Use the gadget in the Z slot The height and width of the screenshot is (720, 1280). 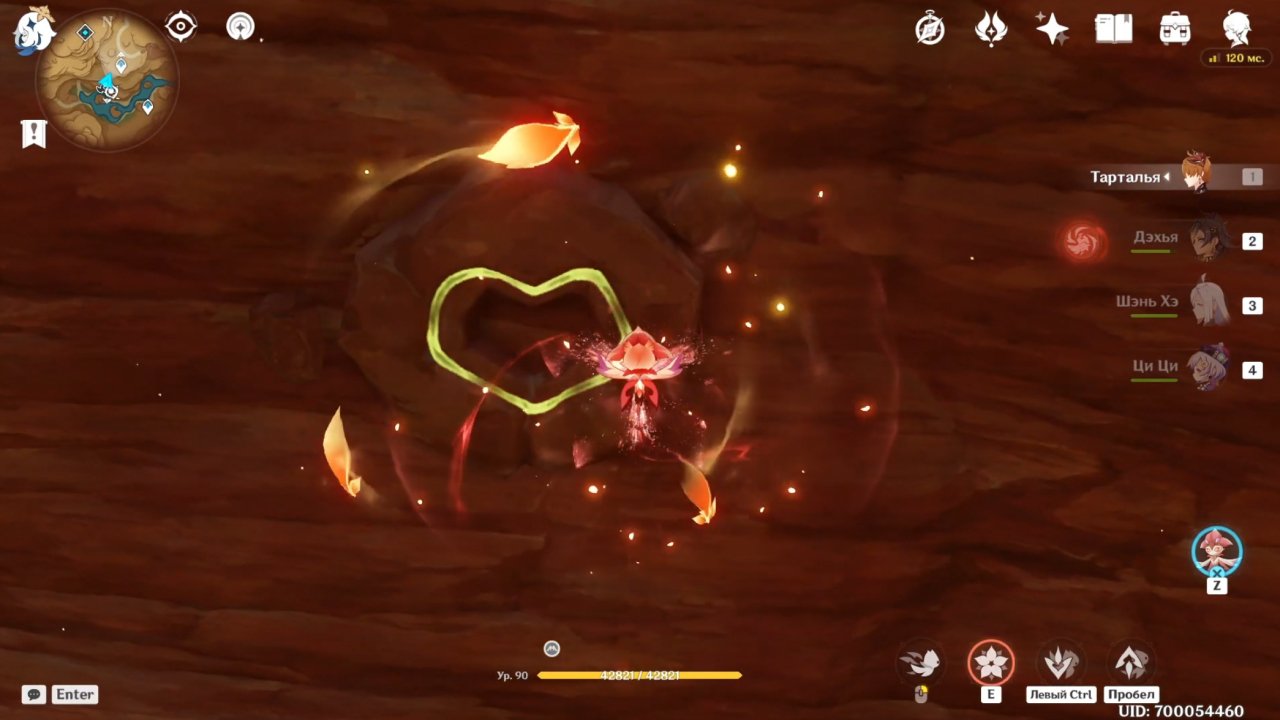coord(1216,551)
